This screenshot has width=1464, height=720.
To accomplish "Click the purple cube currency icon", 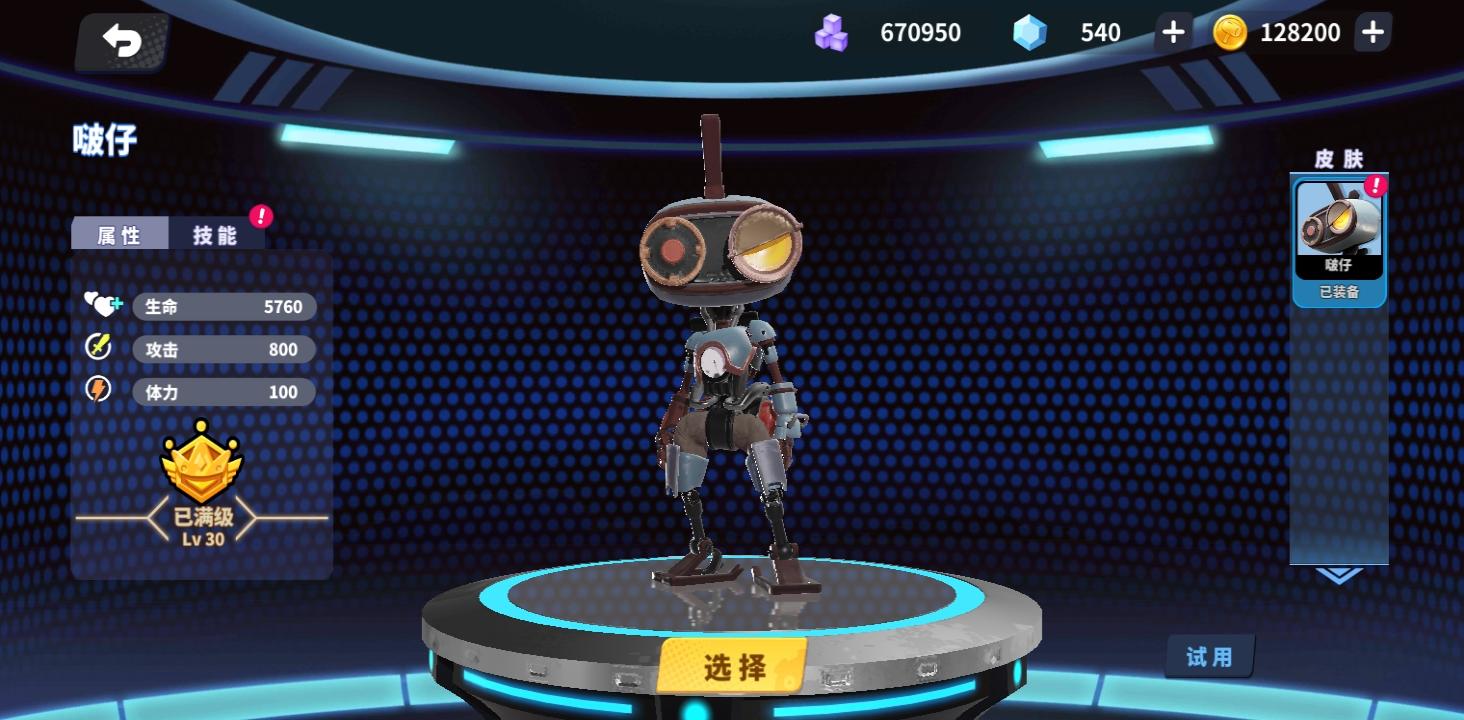I will [830, 32].
